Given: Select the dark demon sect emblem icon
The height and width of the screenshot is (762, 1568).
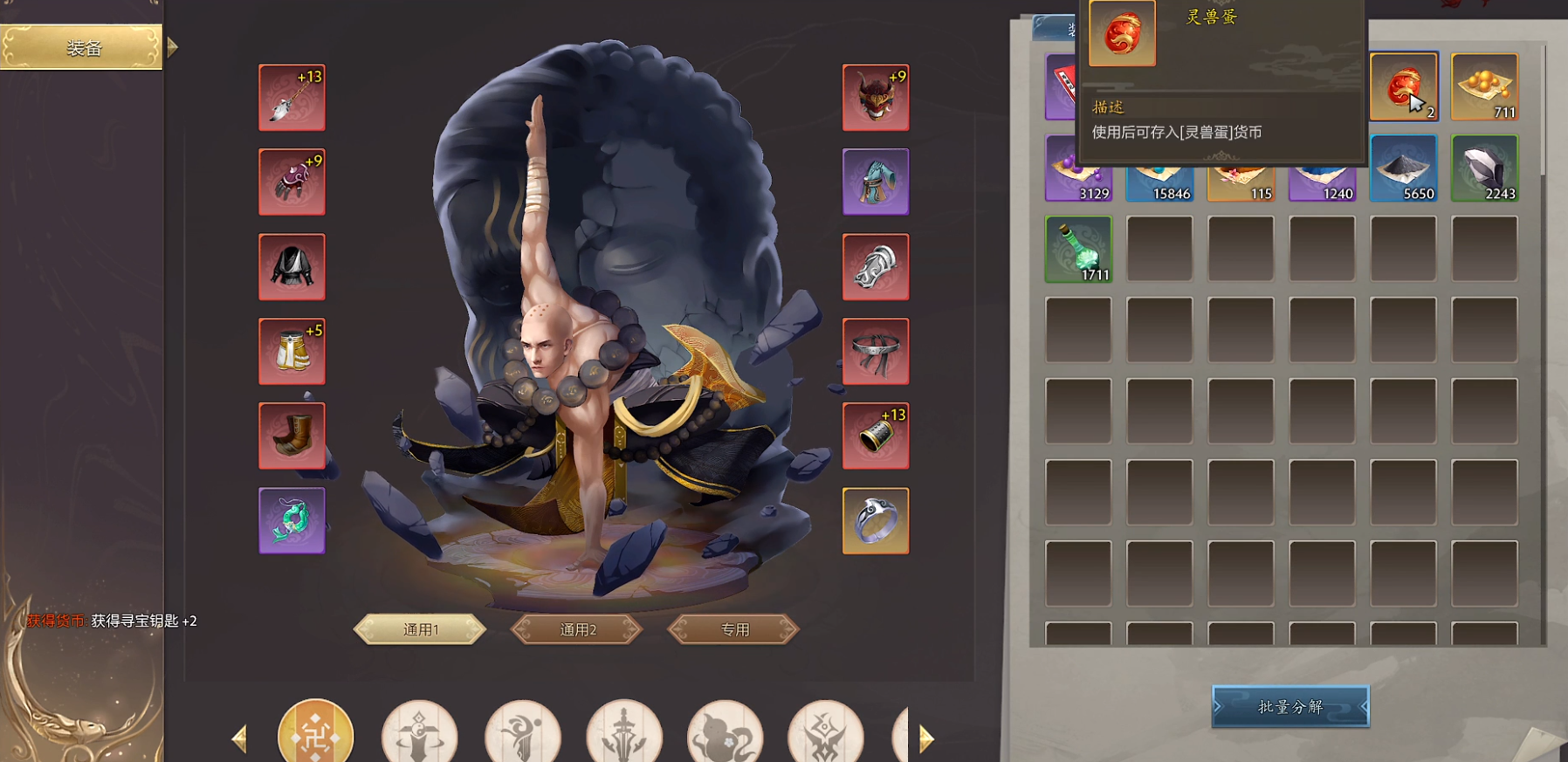Looking at the screenshot, I should [824, 736].
